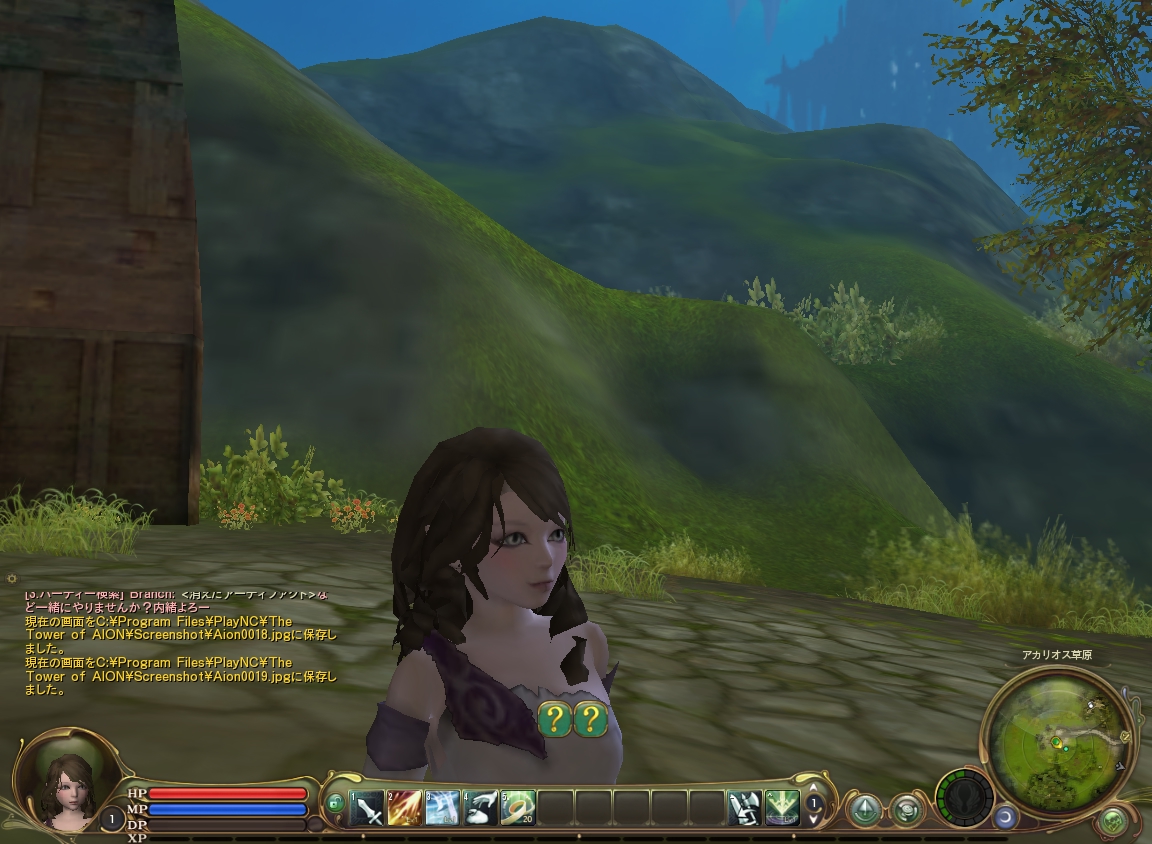1152x844 pixels.
Task: Open the green round menu button below the minimap
Action: point(1112,822)
